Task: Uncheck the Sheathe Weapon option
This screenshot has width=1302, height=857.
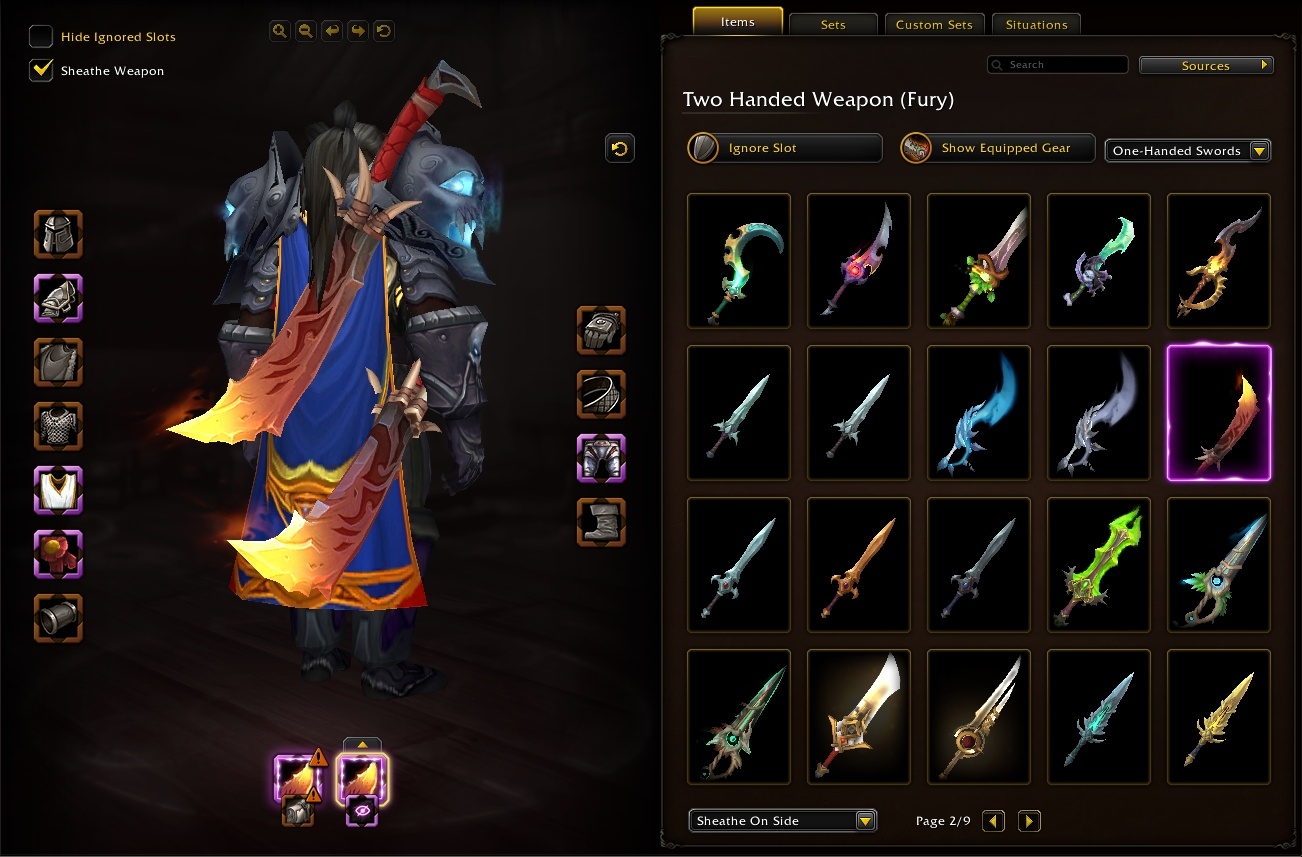Action: 41,71
